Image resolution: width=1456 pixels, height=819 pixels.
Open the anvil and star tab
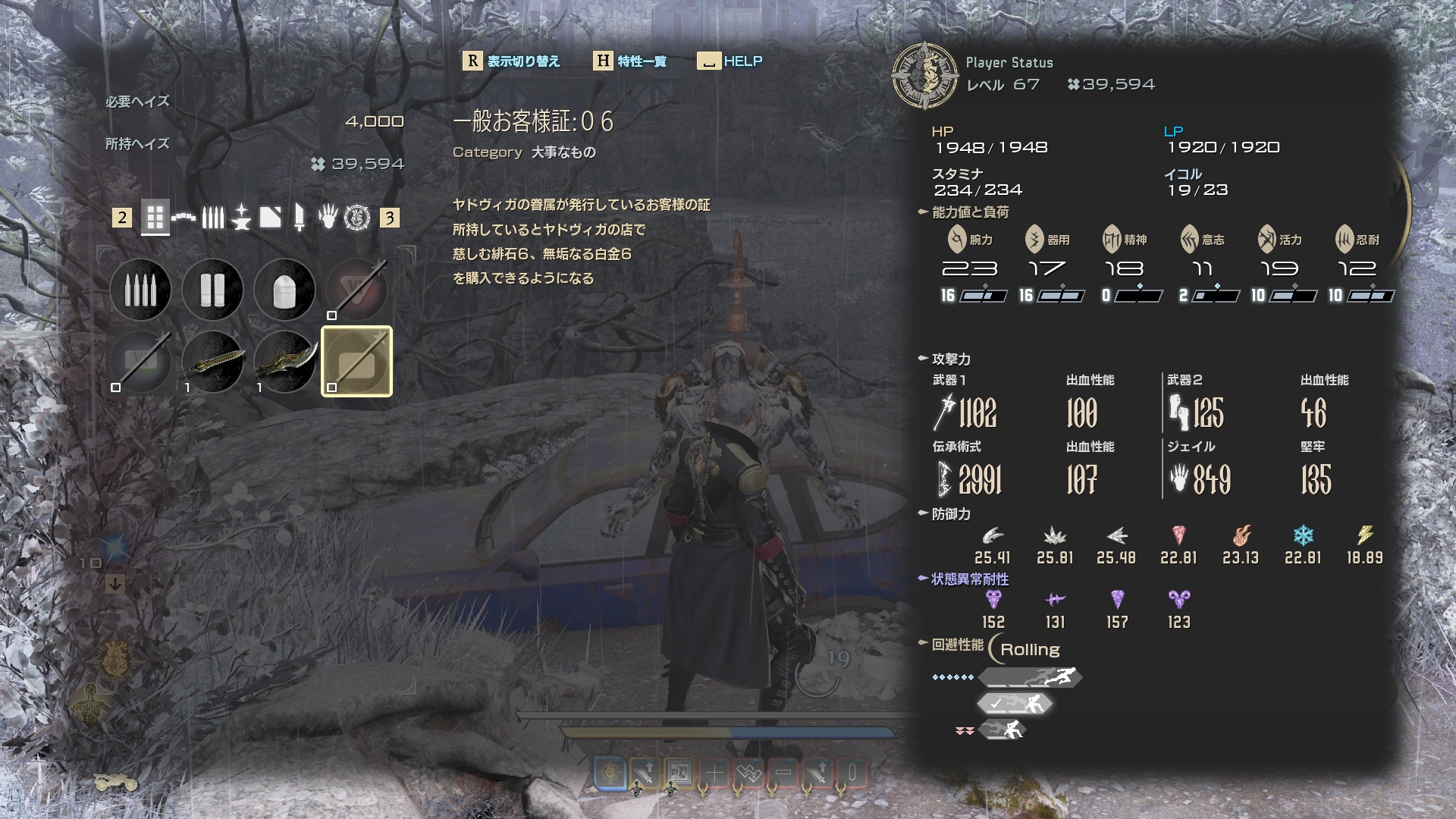coord(241,218)
